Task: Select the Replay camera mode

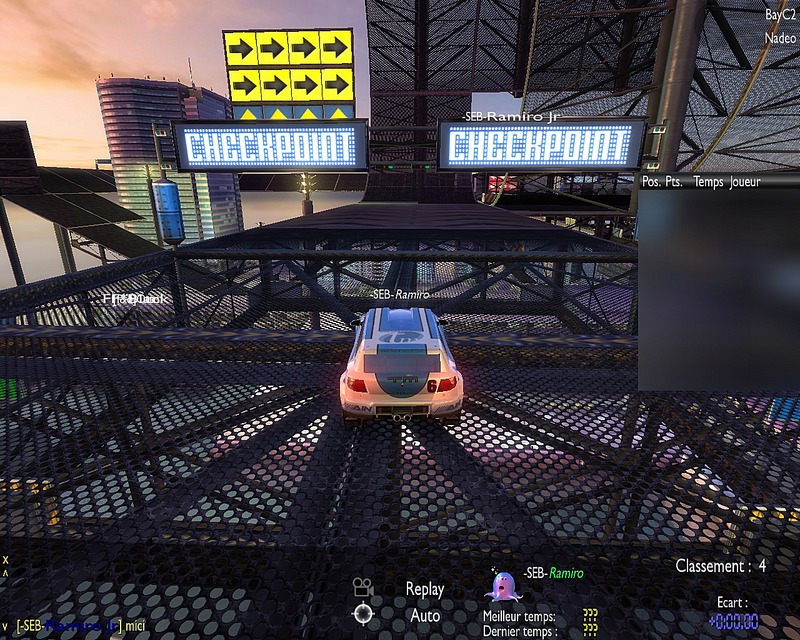Action: point(424,589)
